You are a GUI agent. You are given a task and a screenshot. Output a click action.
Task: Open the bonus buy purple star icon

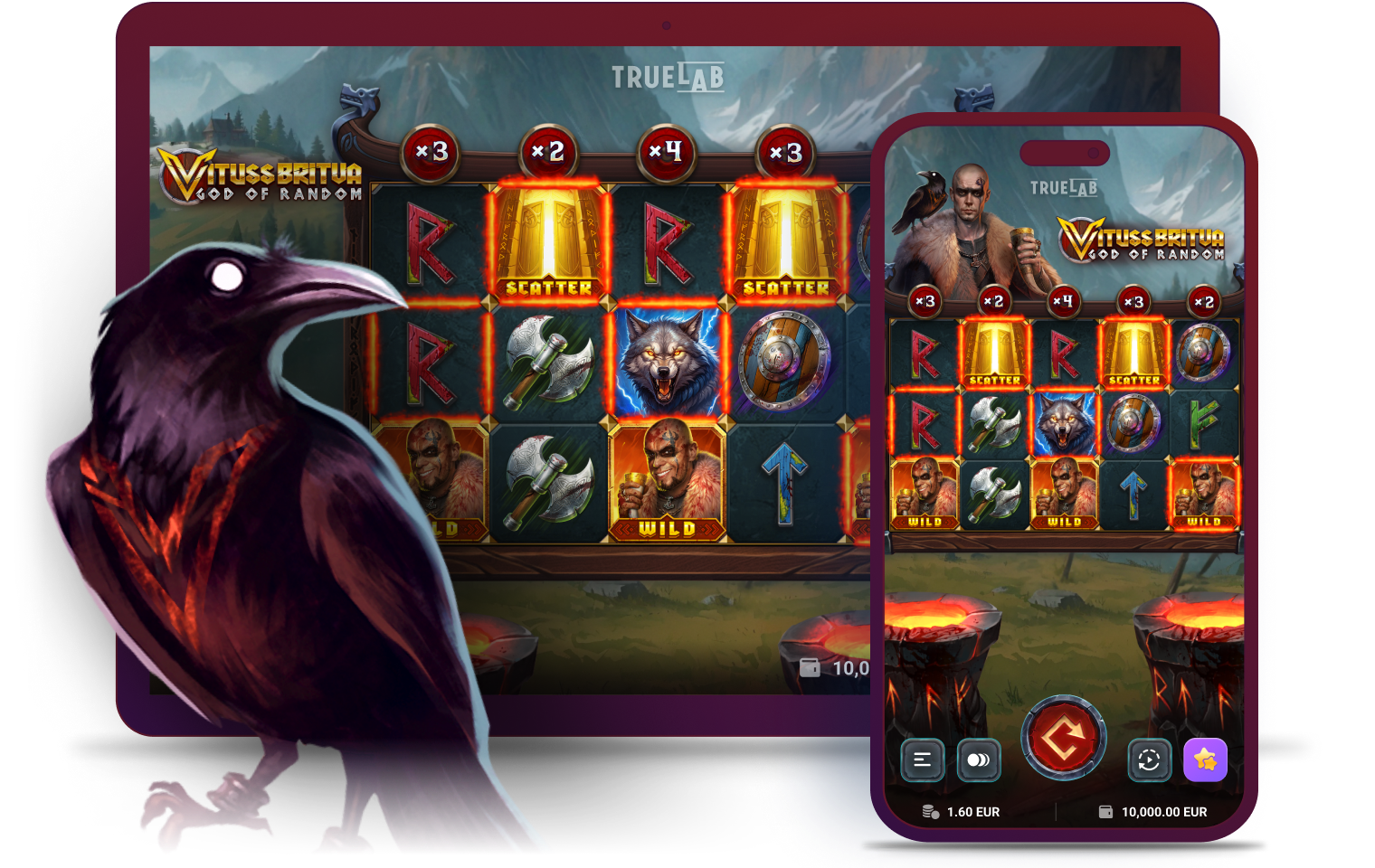(1205, 759)
